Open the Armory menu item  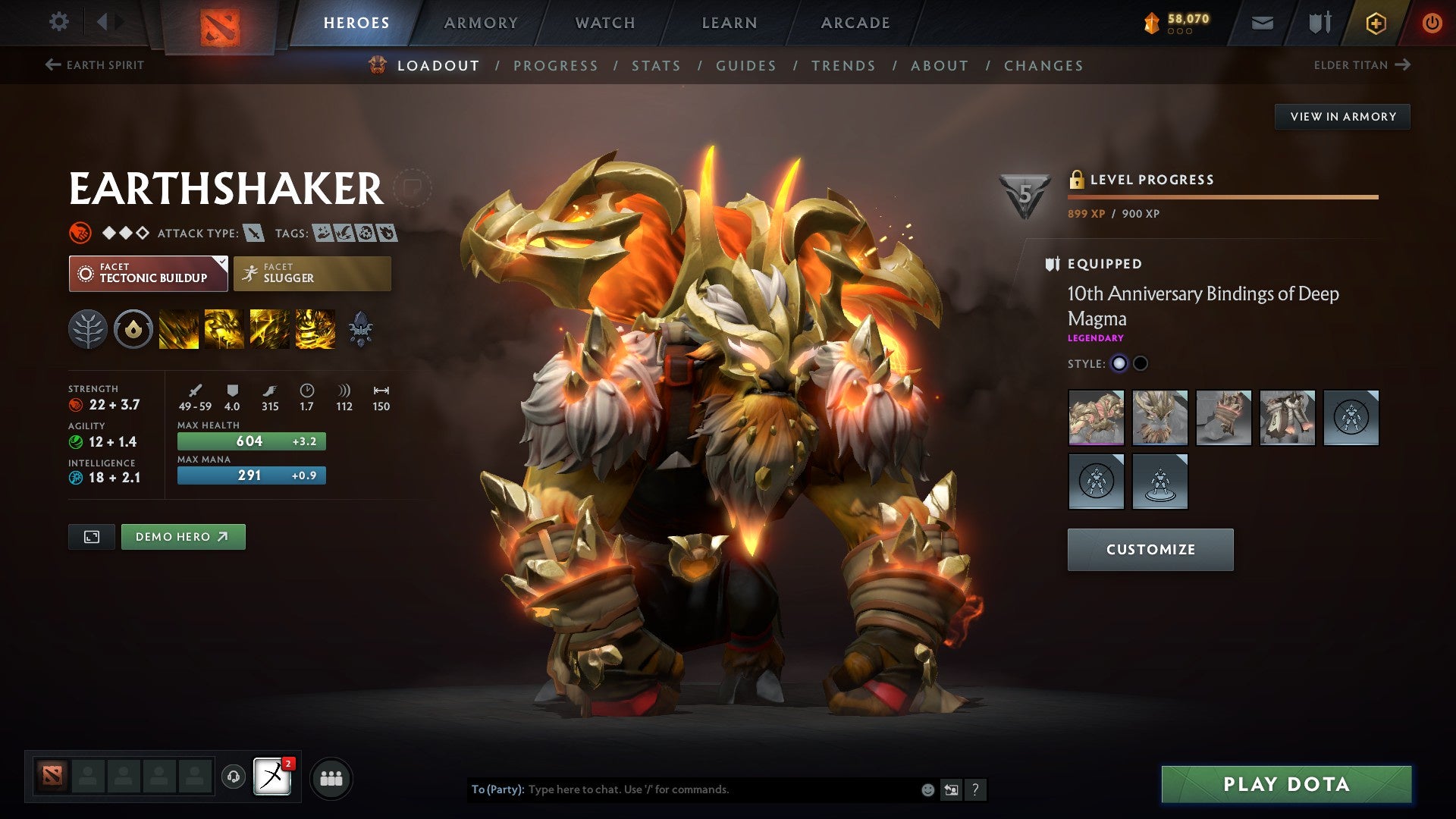[x=481, y=22]
